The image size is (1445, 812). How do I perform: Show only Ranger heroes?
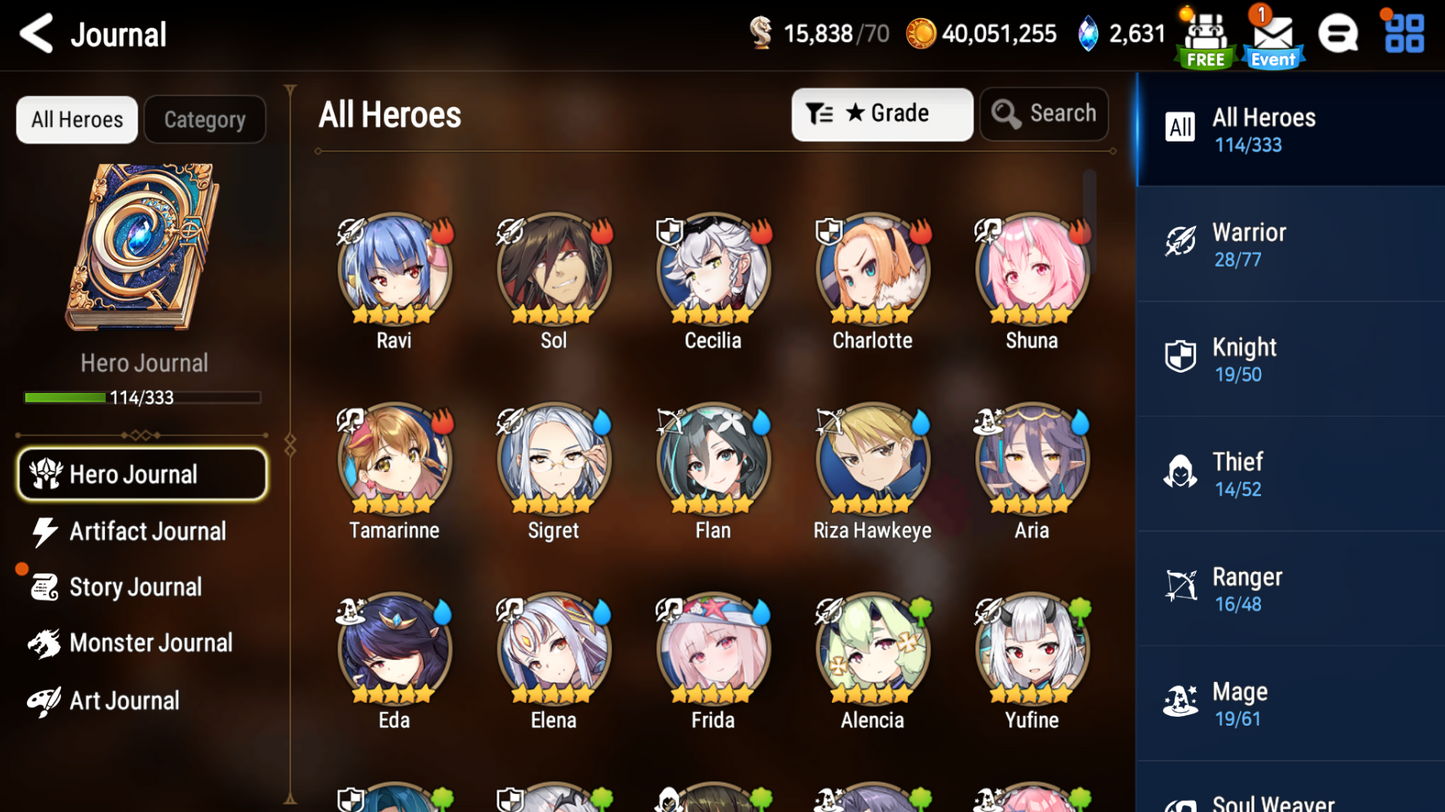point(1289,589)
